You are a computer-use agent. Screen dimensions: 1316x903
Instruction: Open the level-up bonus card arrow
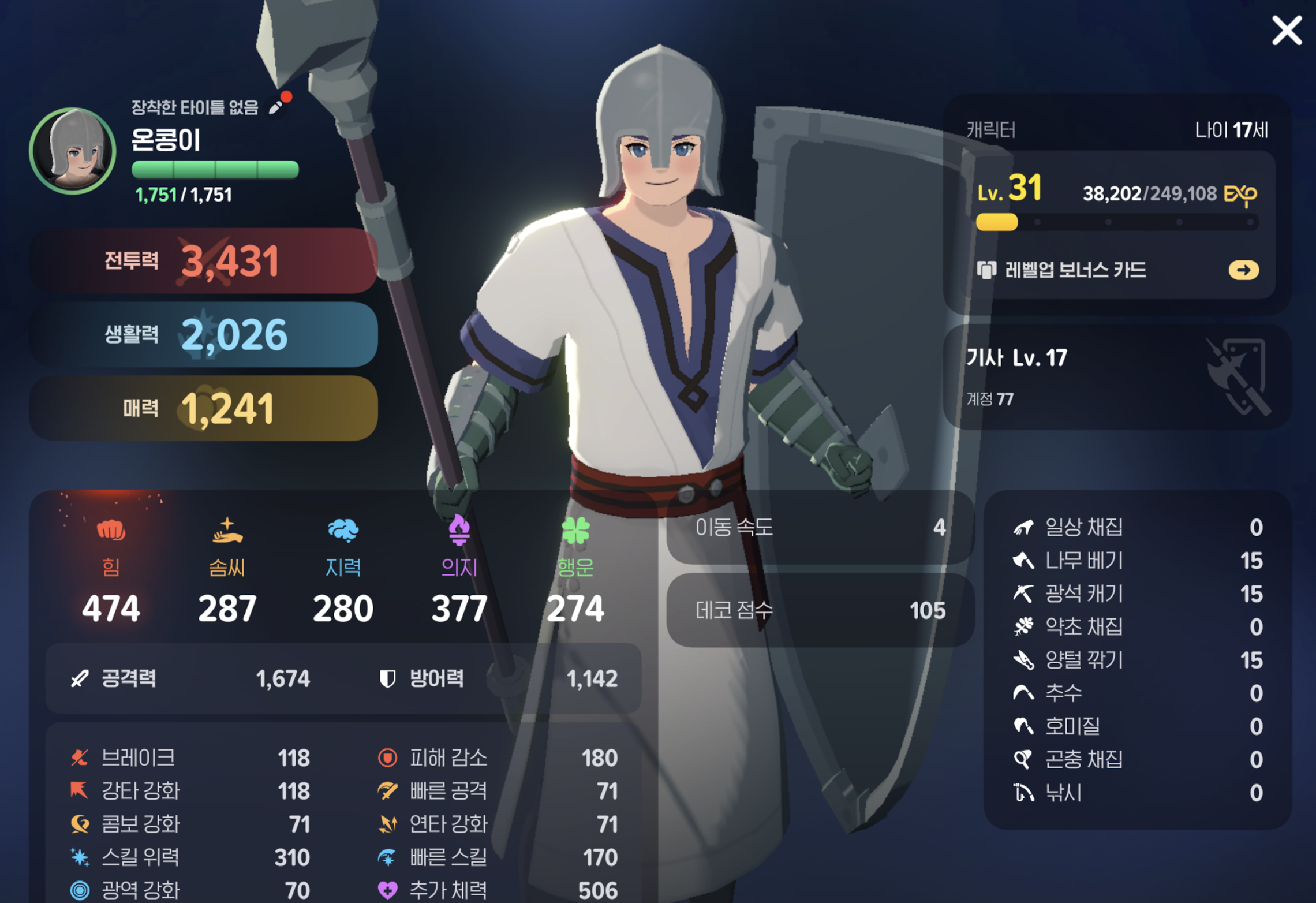click(1243, 270)
